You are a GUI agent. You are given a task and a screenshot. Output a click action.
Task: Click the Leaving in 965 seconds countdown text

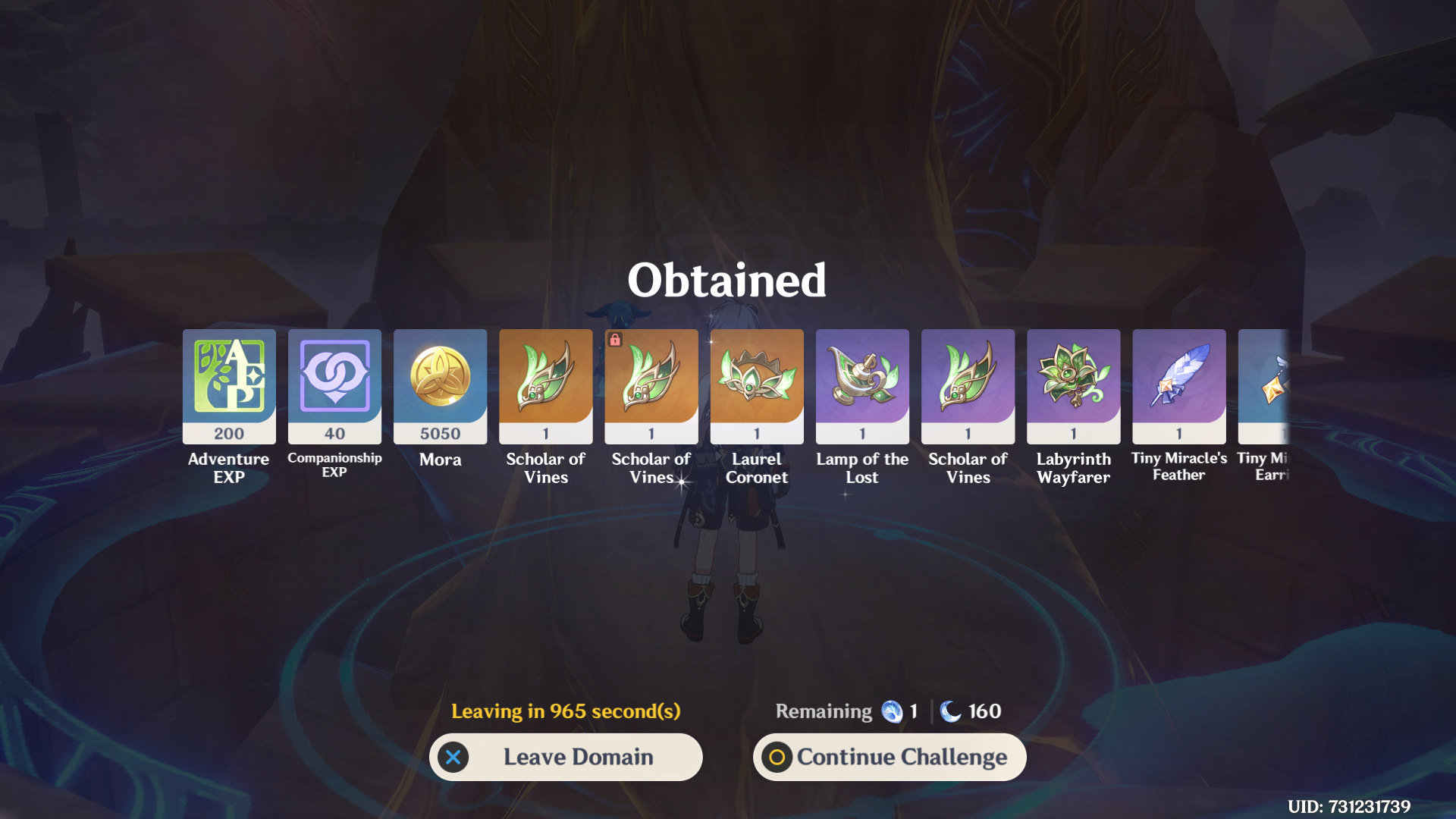[x=566, y=711]
